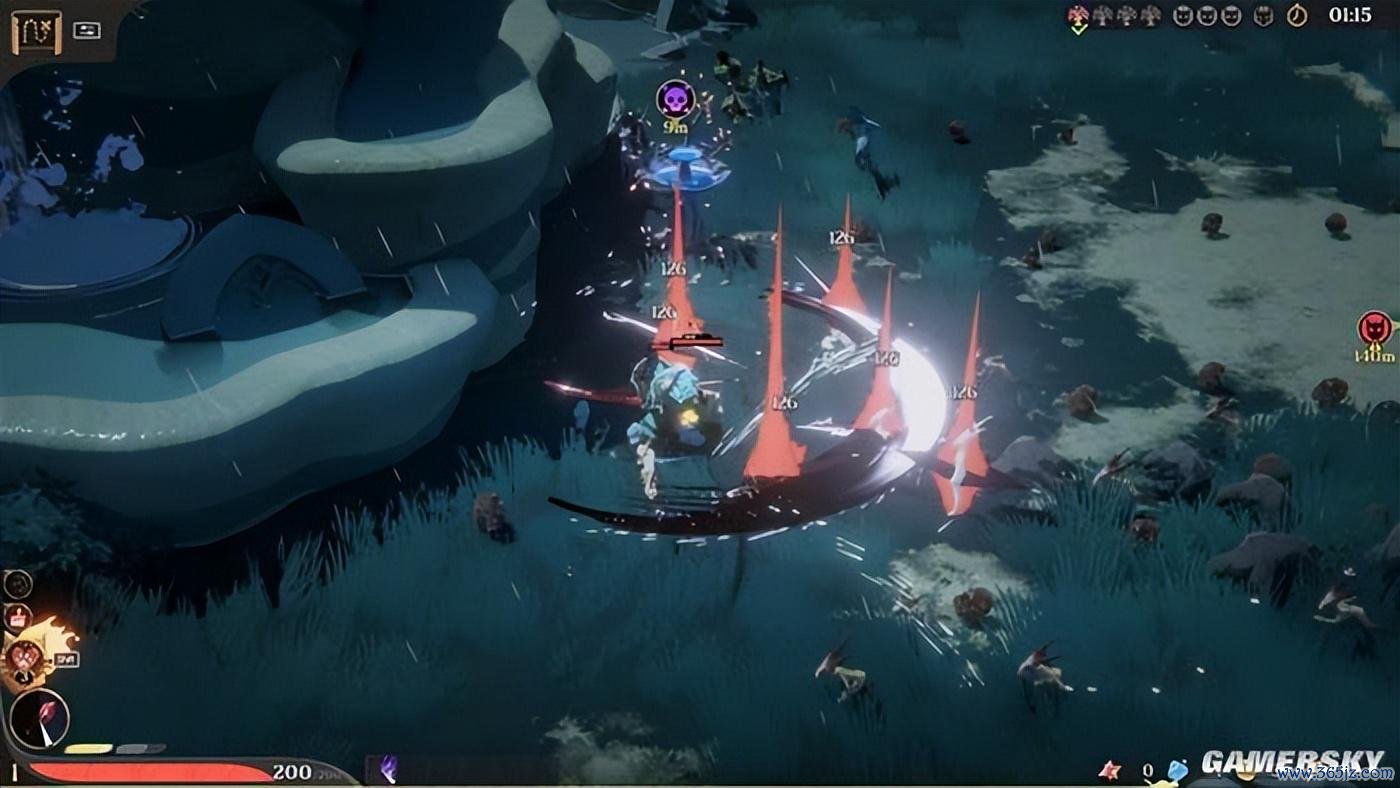The image size is (1400, 788).
Task: Open the map scroll icon
Action: click(x=36, y=32)
